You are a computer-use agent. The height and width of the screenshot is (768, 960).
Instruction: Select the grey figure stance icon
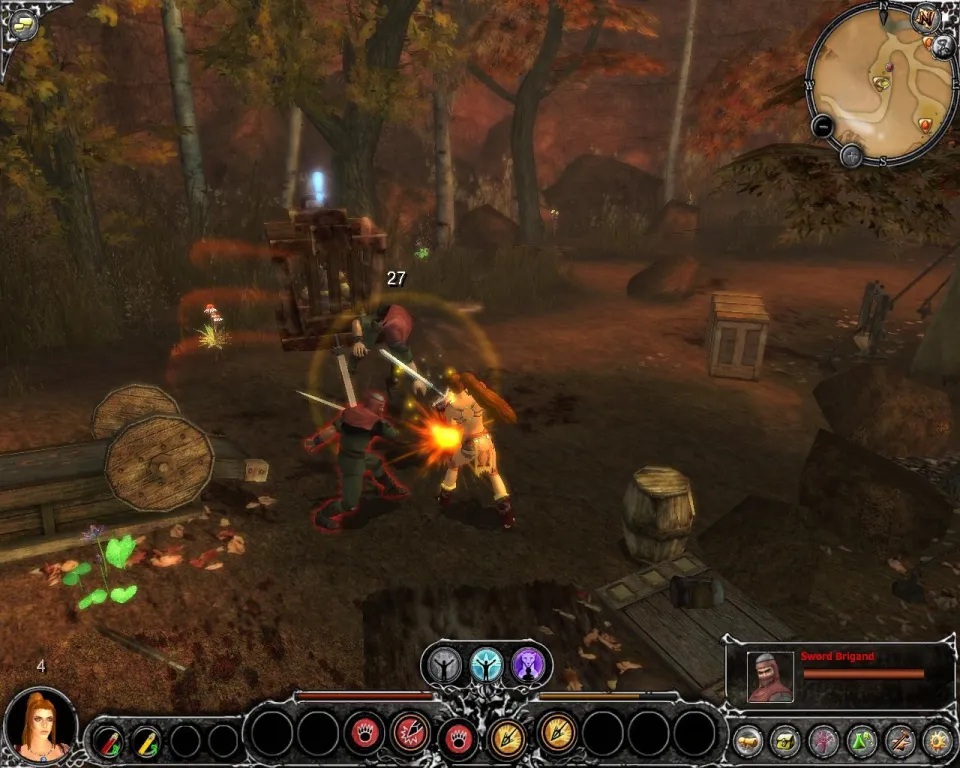click(x=445, y=665)
